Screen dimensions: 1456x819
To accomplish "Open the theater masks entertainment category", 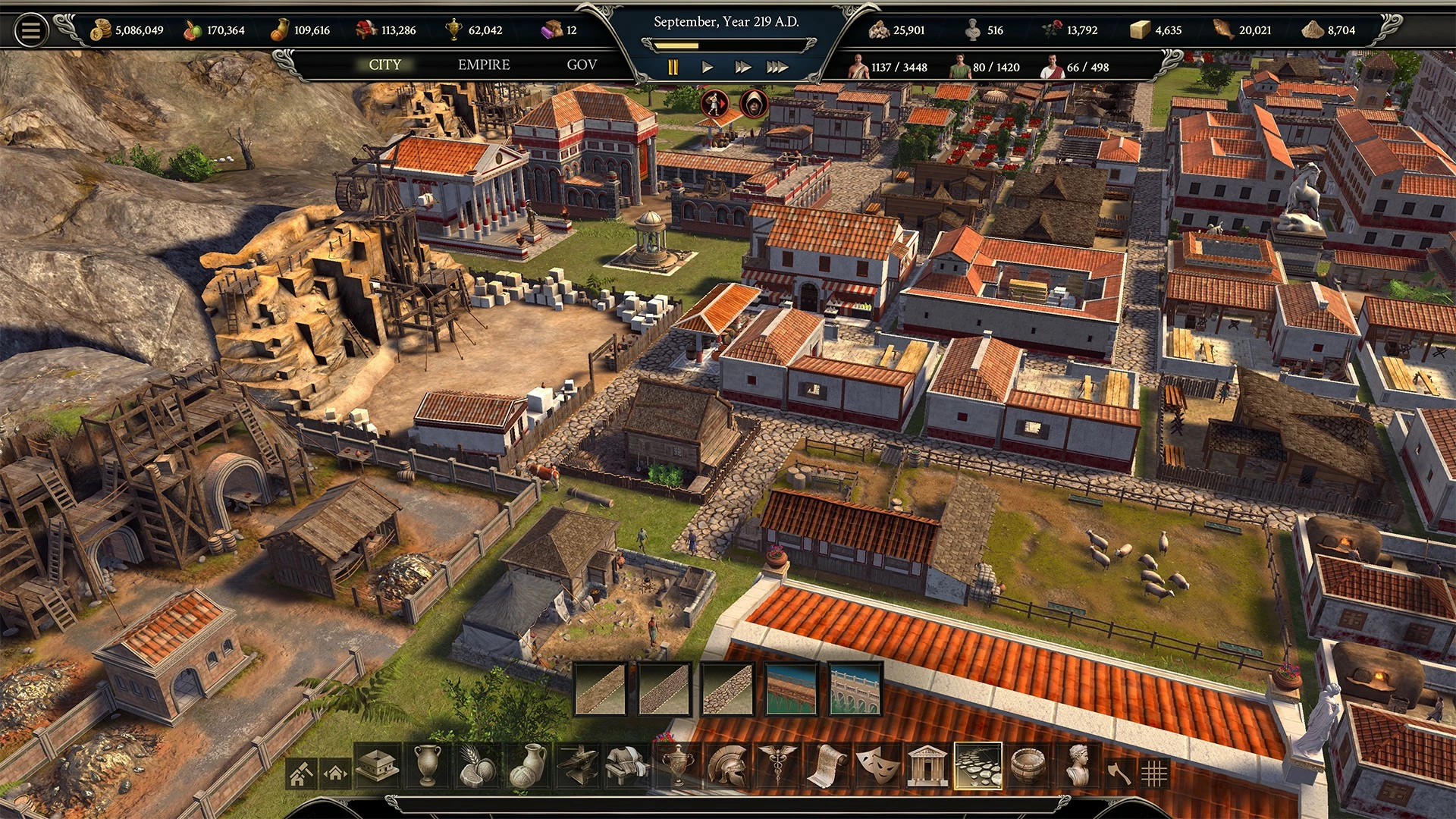I will pyautogui.click(x=877, y=766).
